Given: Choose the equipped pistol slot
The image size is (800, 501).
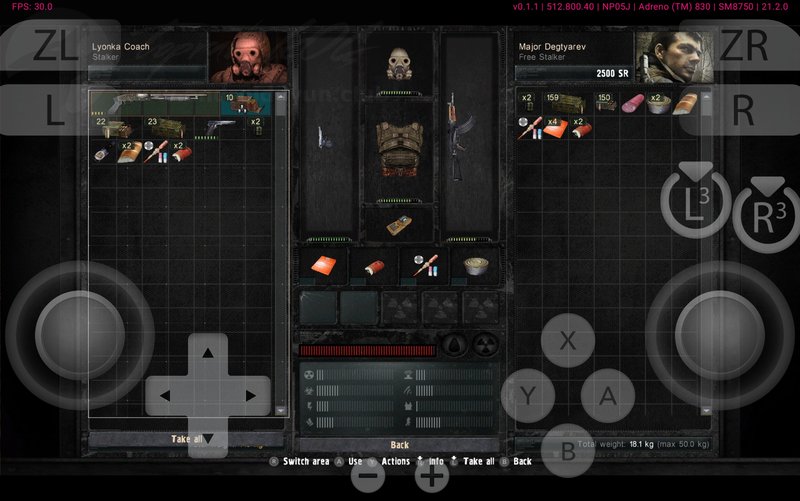Looking at the screenshot, I should click(324, 138).
